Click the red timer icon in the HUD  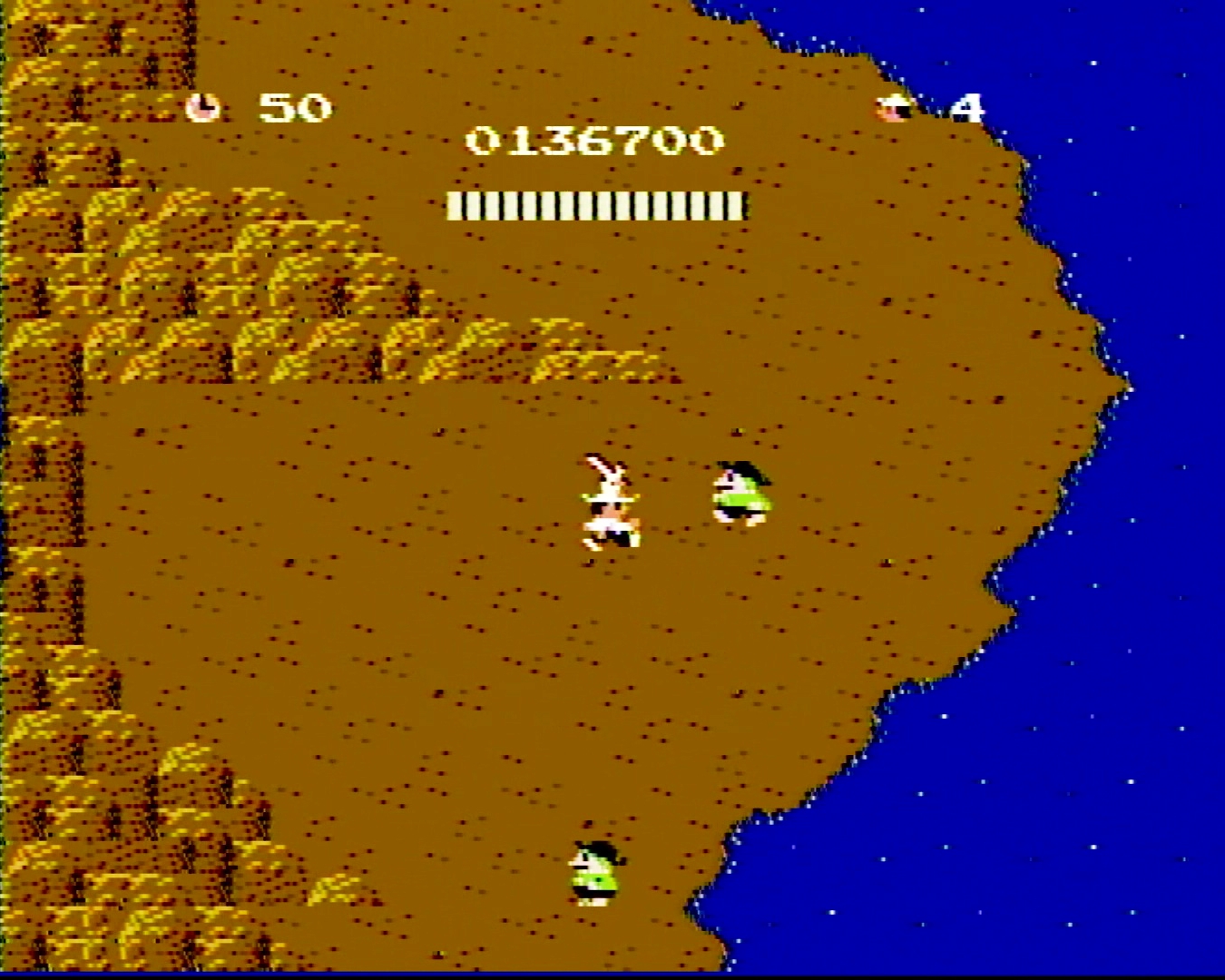[204, 106]
